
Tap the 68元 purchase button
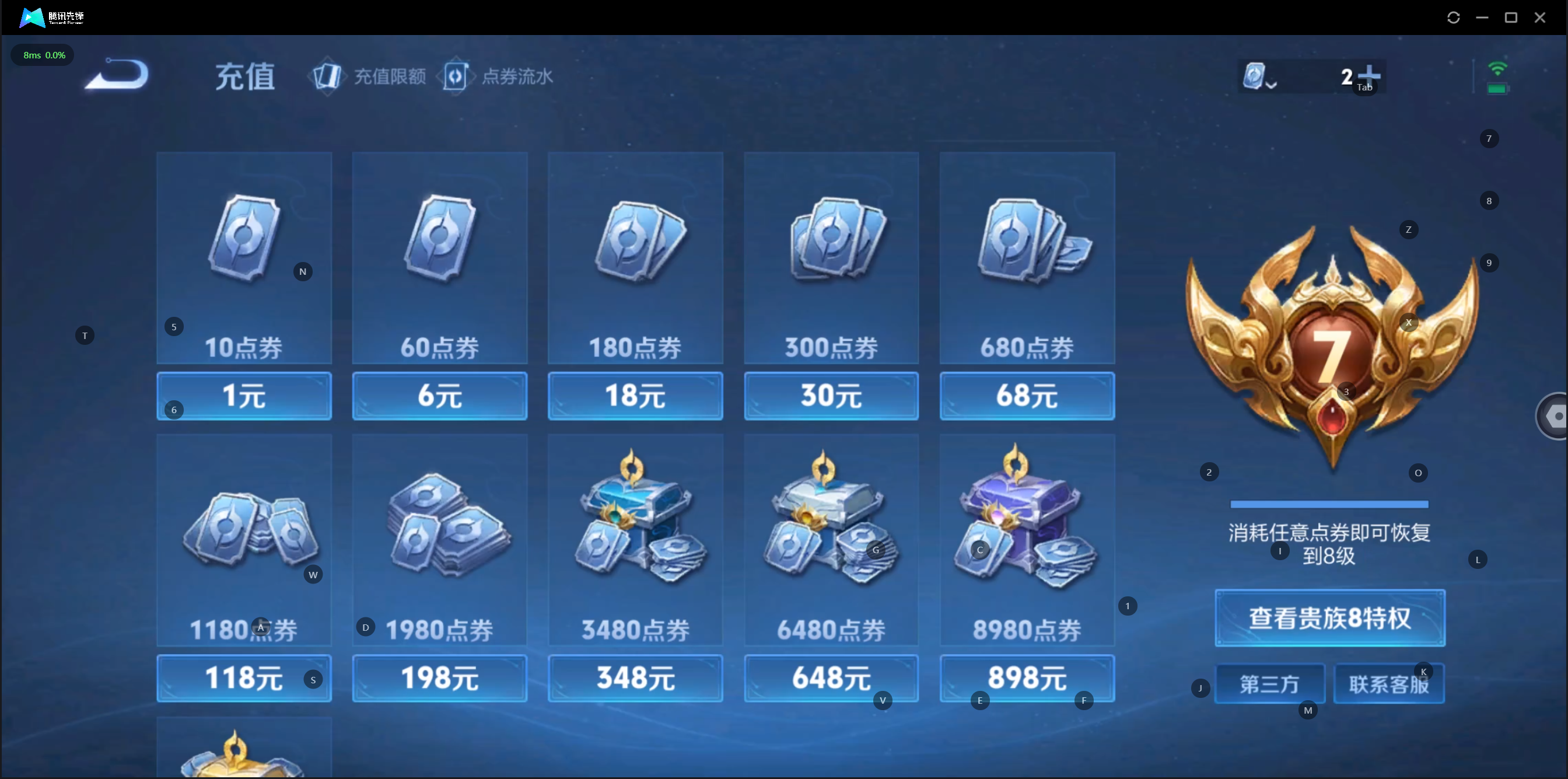pos(1027,396)
